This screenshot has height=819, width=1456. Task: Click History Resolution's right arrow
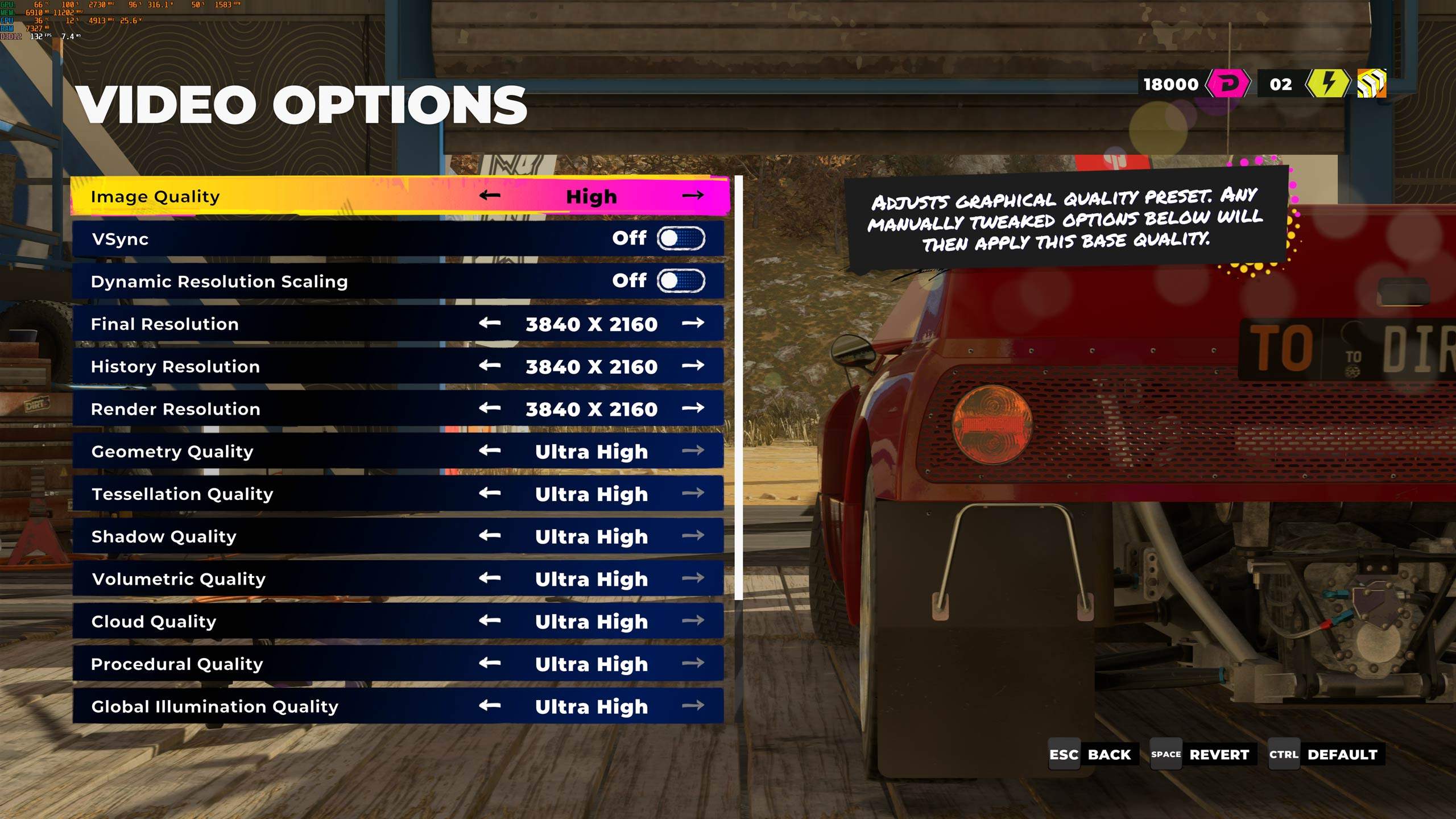click(693, 366)
